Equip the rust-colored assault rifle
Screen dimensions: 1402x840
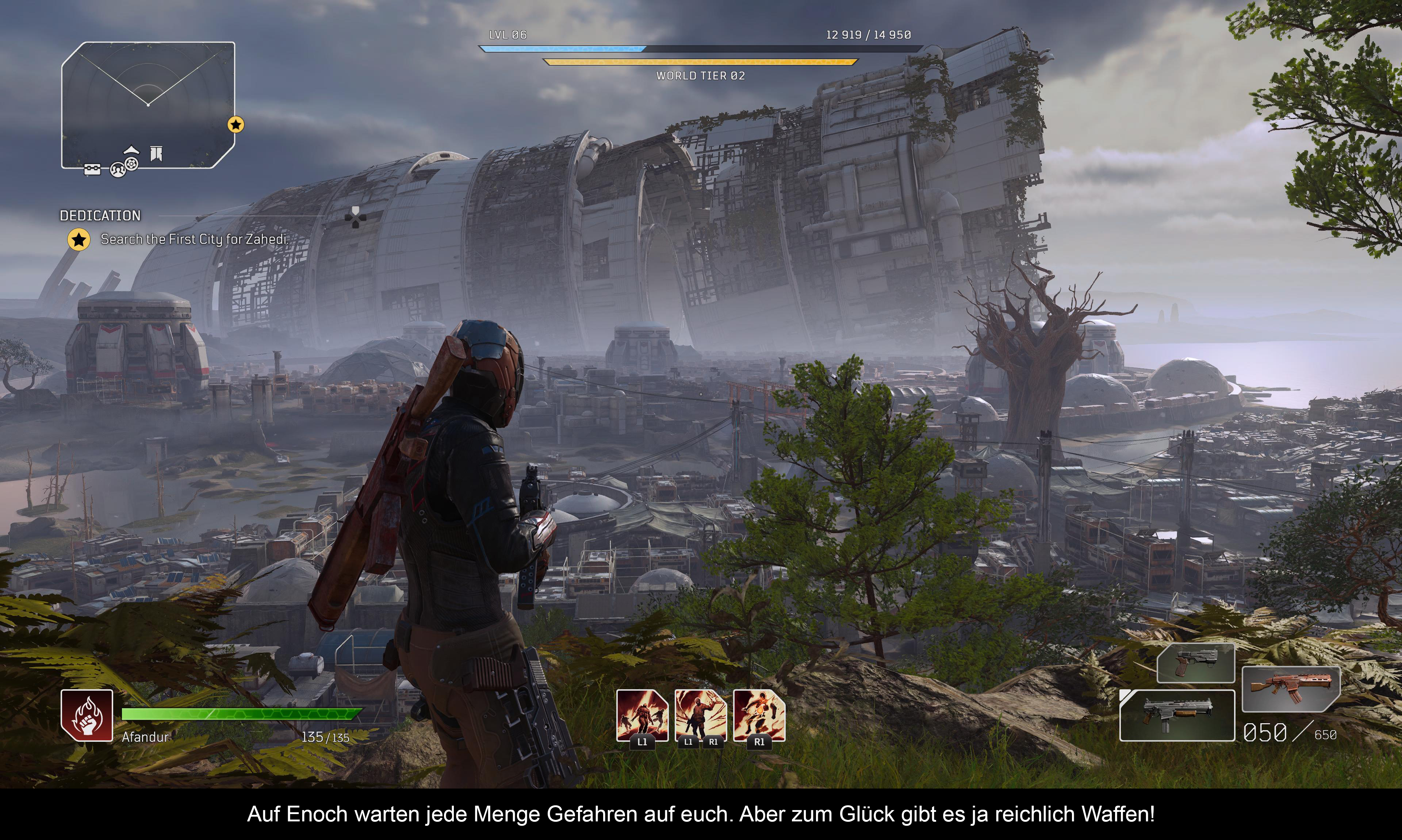[1291, 688]
